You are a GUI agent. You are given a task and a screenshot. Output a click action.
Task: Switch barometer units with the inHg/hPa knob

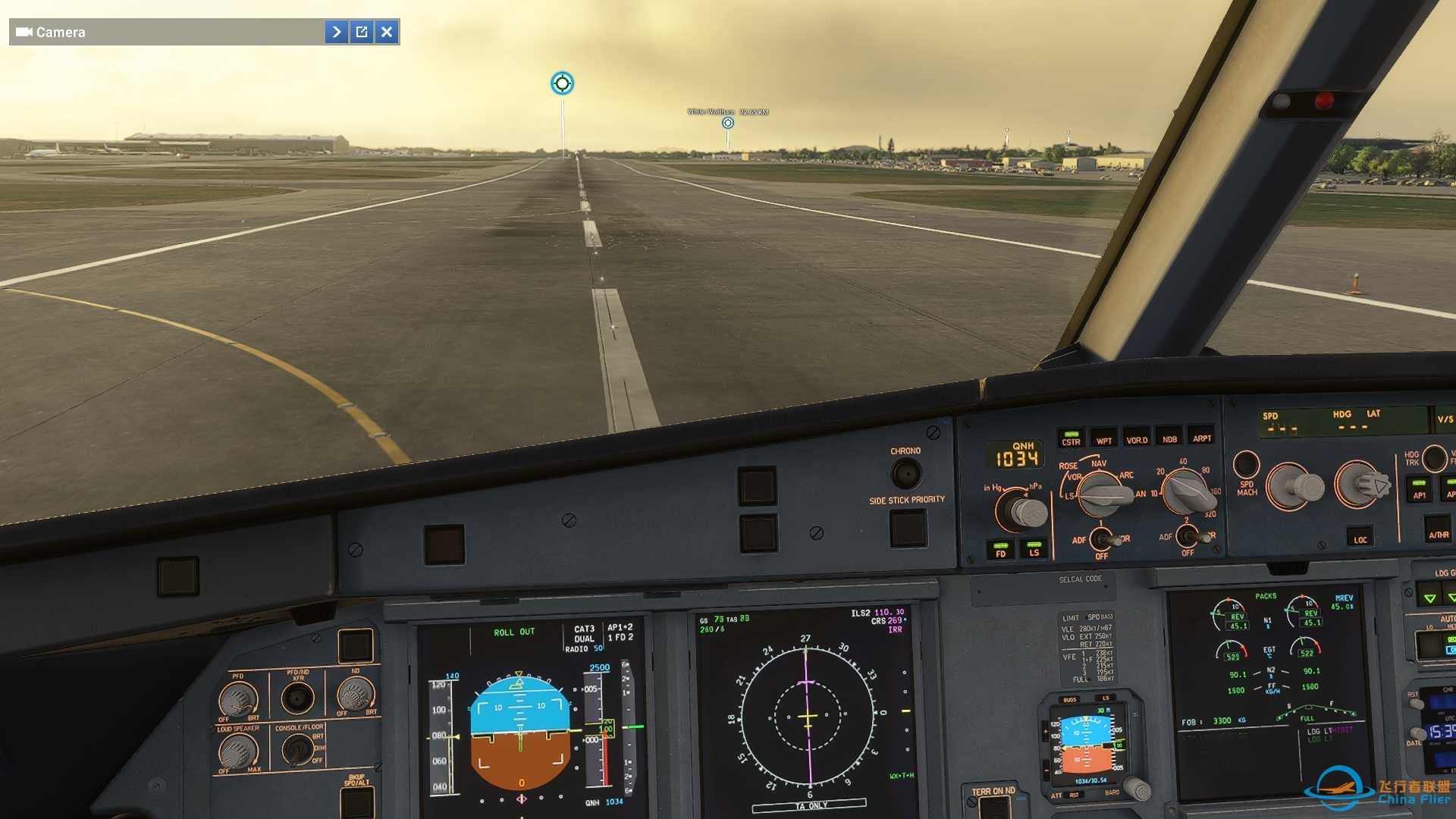(x=1020, y=513)
